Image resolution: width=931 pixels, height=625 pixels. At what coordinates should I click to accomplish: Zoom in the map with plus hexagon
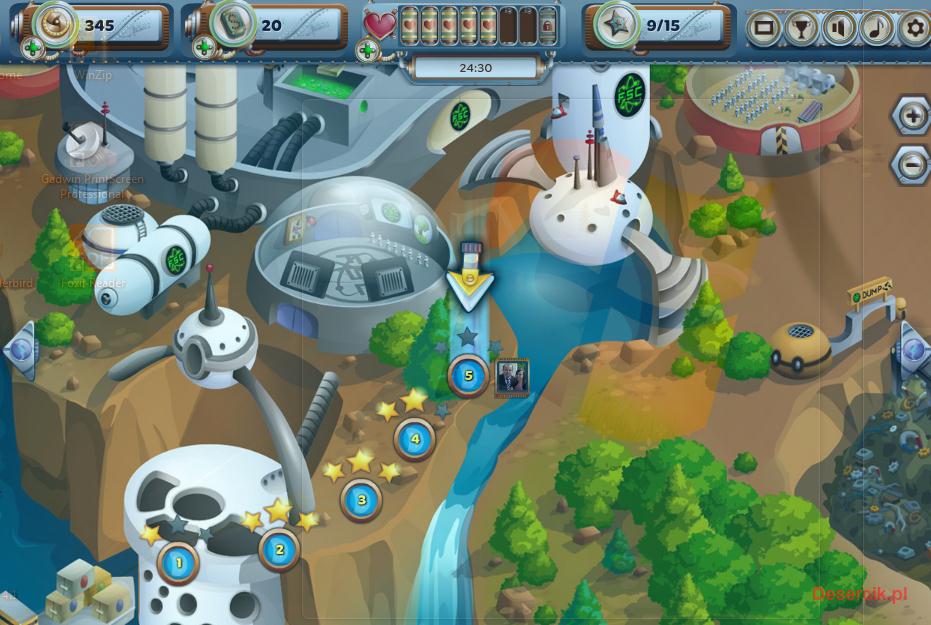coord(912,116)
